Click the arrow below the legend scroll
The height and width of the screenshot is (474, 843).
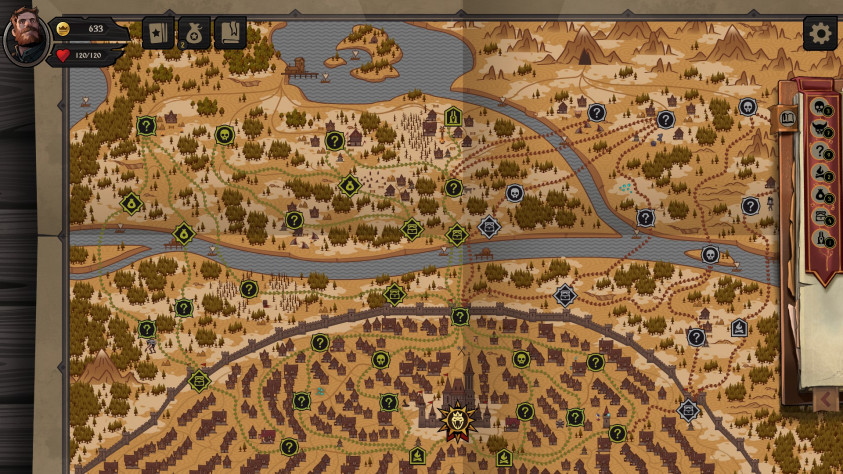826,400
